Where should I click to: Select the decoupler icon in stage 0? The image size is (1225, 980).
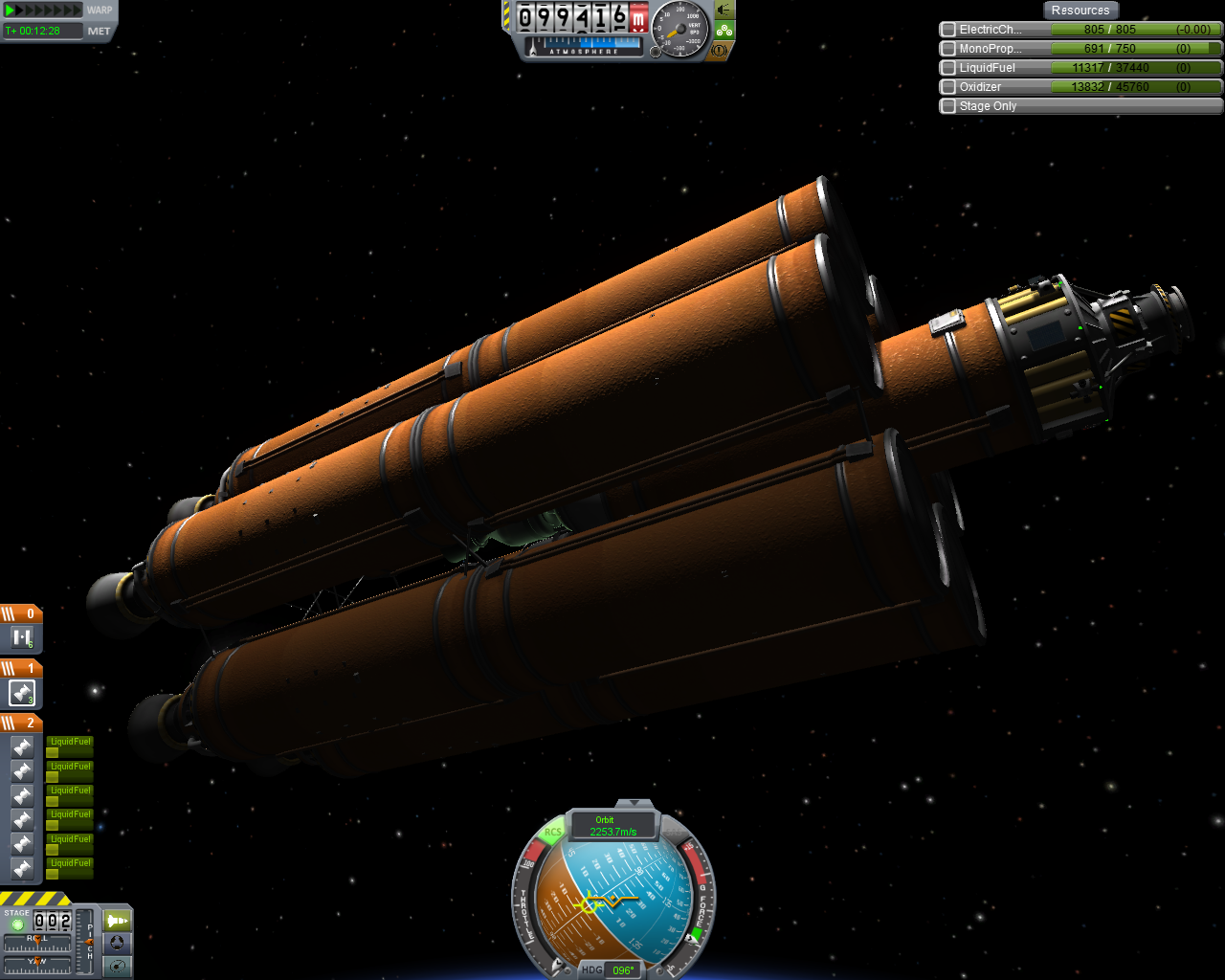[22, 638]
